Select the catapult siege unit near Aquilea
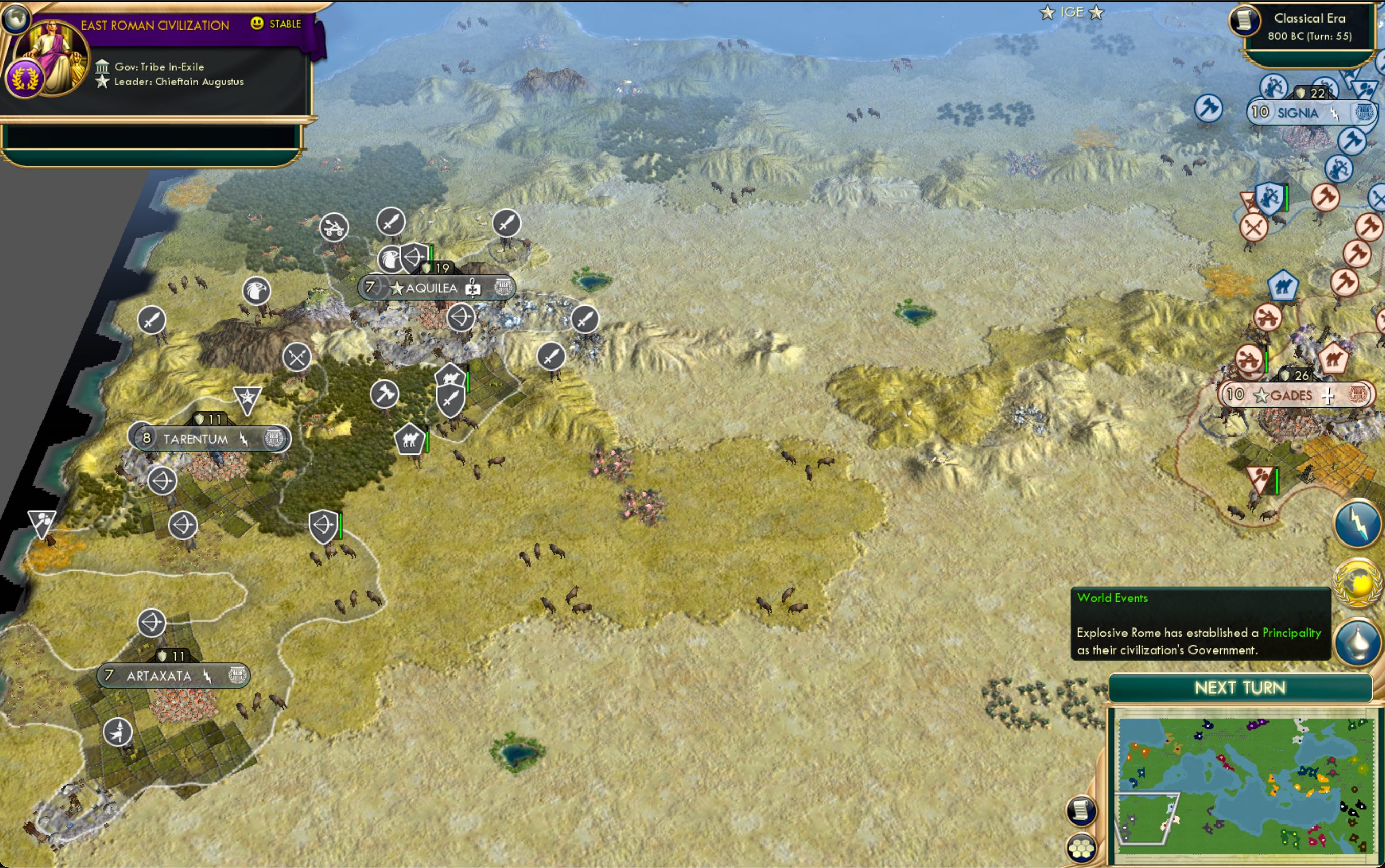This screenshot has height=868, width=1385. [335, 226]
